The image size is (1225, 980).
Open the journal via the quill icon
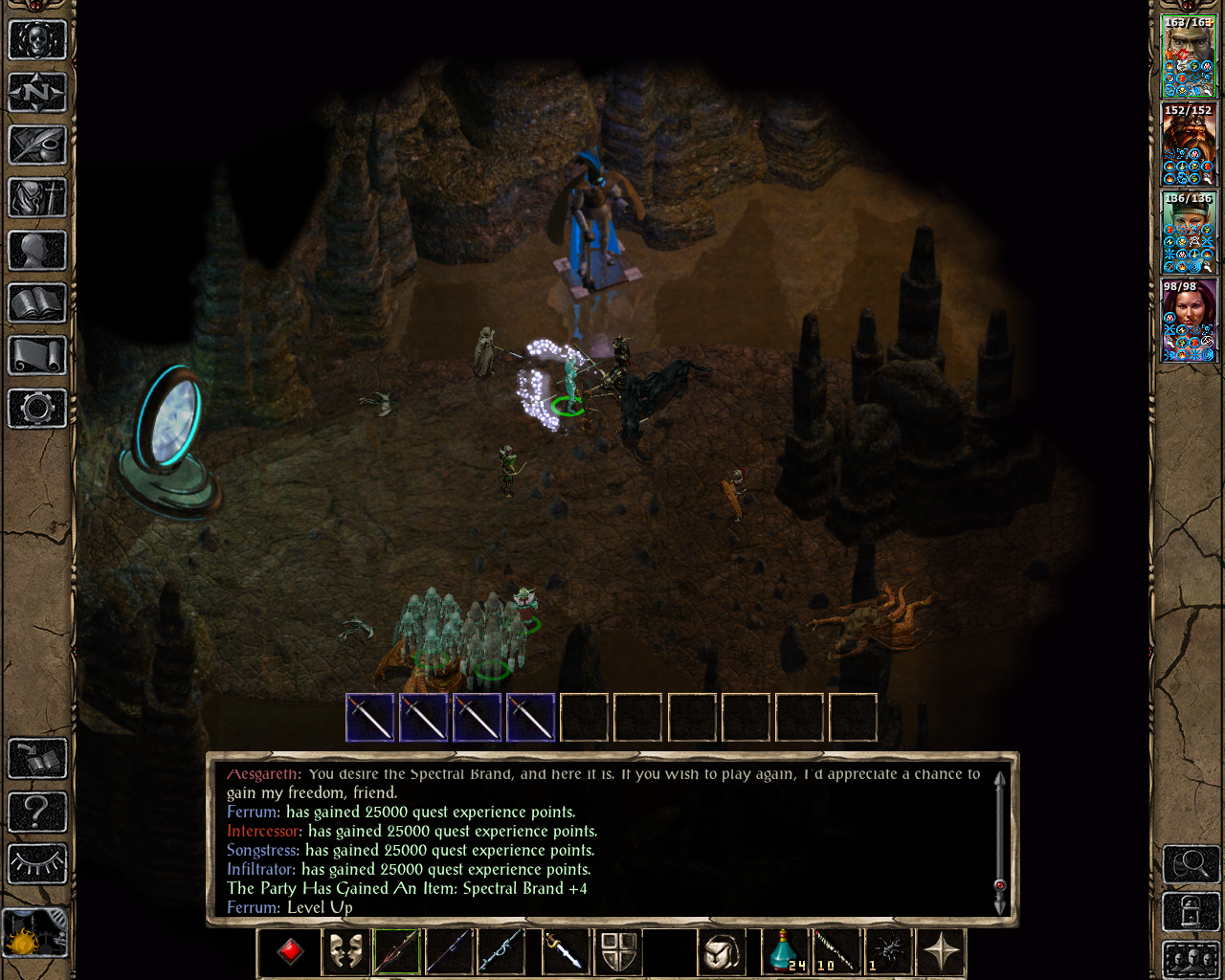click(x=37, y=145)
